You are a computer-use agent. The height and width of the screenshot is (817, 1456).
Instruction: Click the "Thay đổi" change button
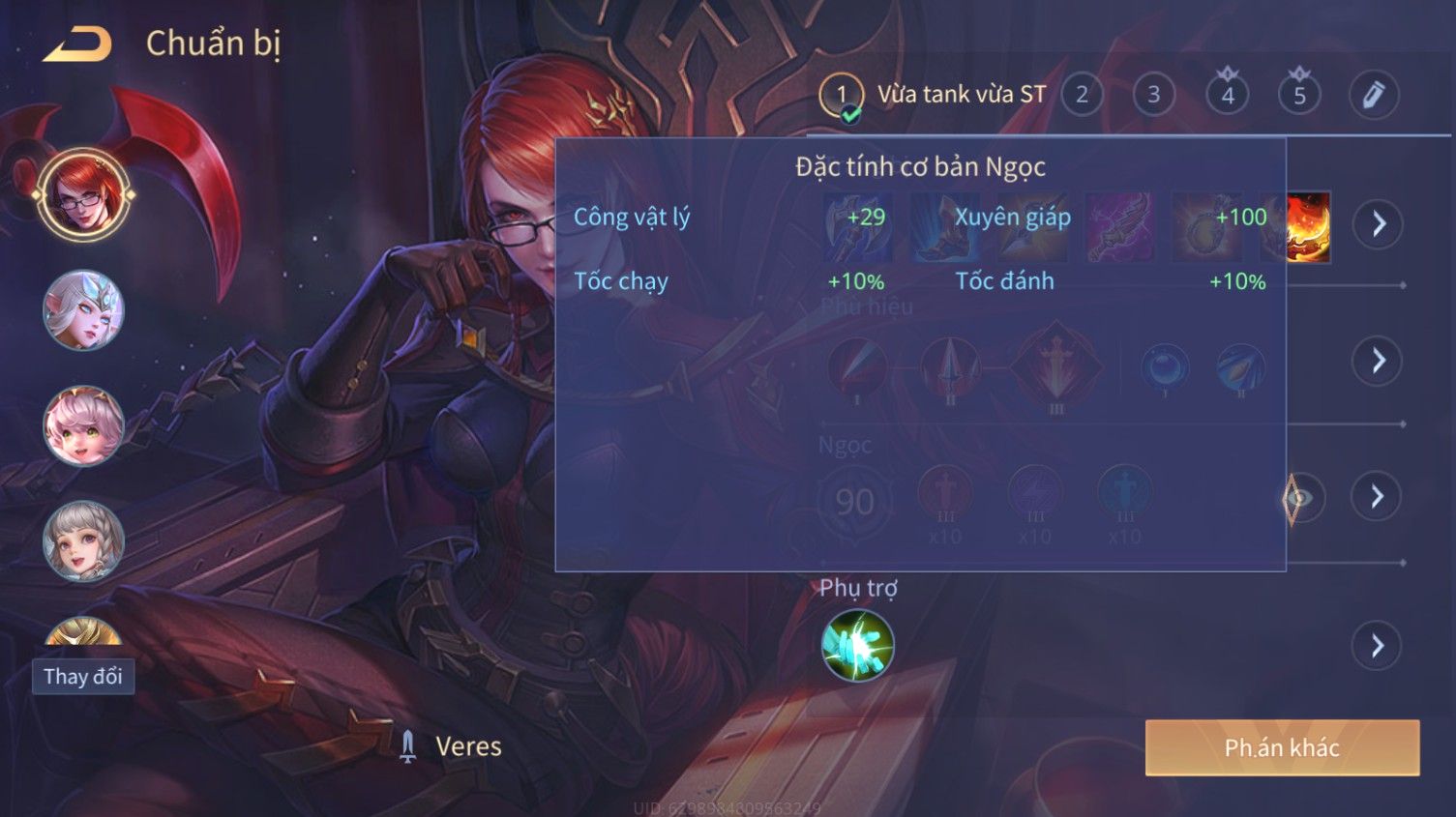(83, 676)
